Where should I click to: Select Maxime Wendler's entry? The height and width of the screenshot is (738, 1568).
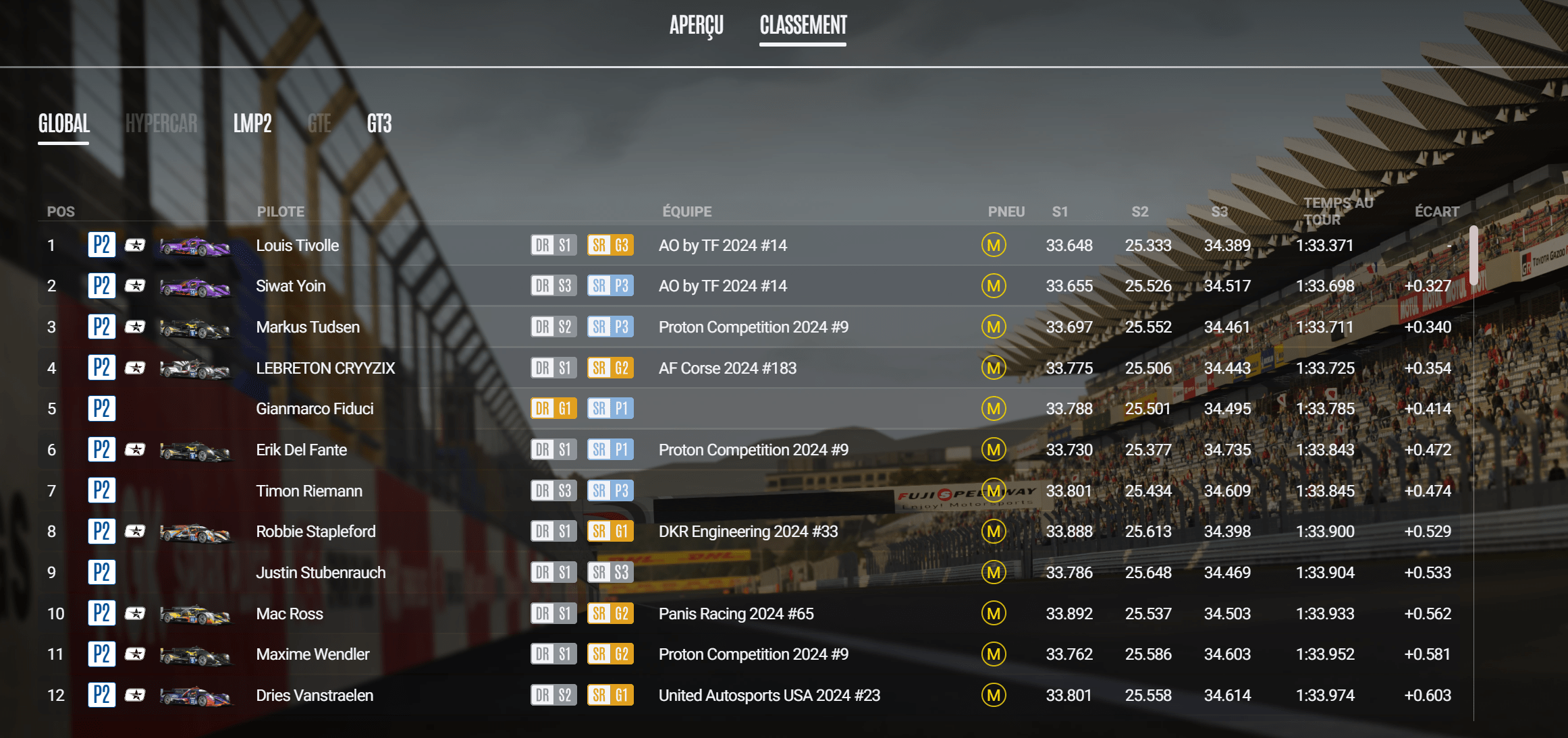tap(313, 654)
